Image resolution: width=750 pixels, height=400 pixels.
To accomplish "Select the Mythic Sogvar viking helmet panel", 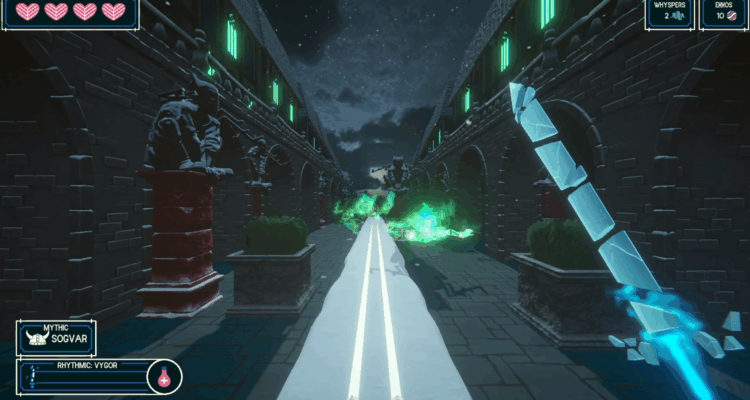I will tap(56, 336).
